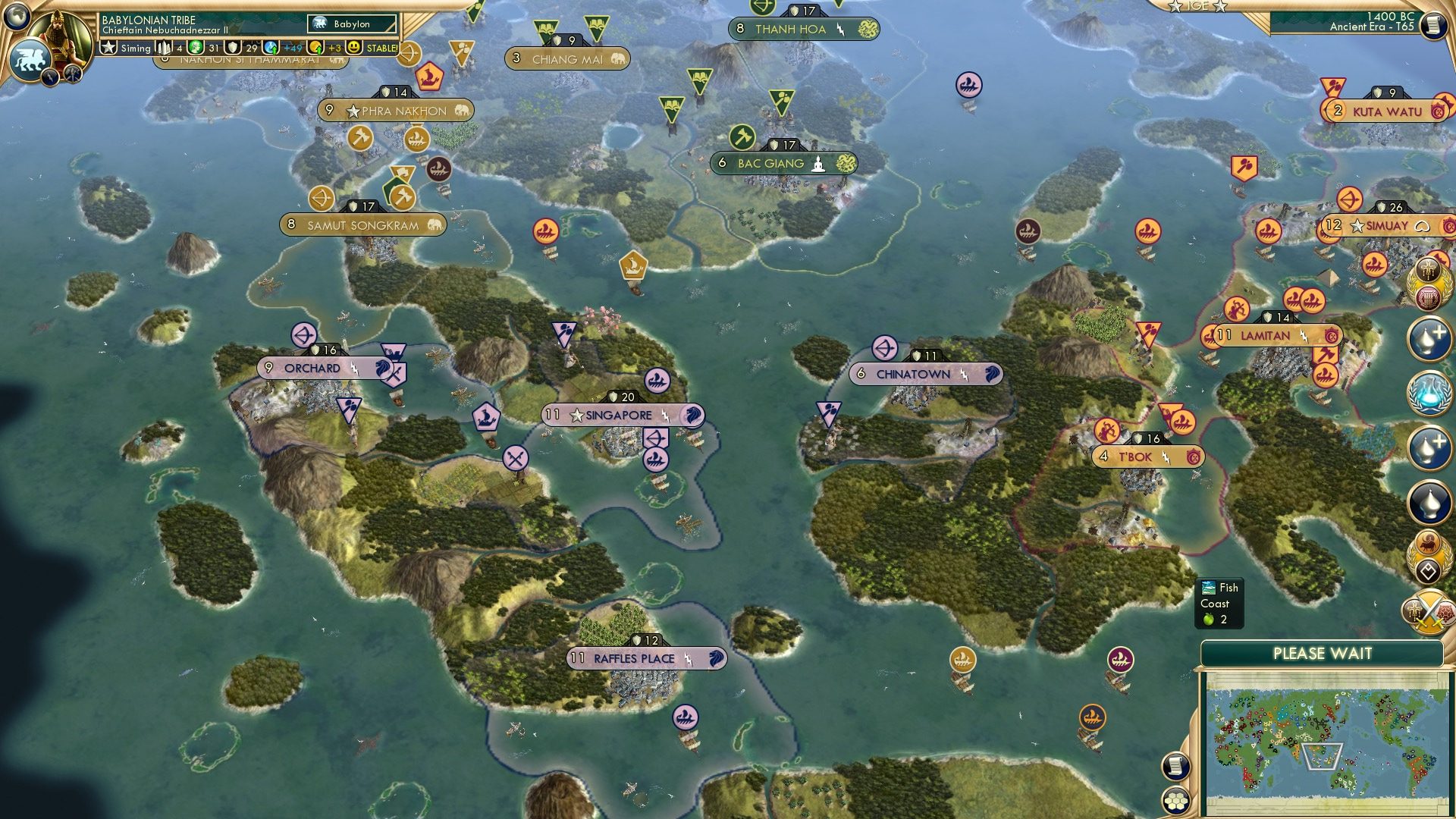Open the log scroll icon above the minimap
Image resolution: width=1456 pixels, height=819 pixels.
click(x=1176, y=767)
